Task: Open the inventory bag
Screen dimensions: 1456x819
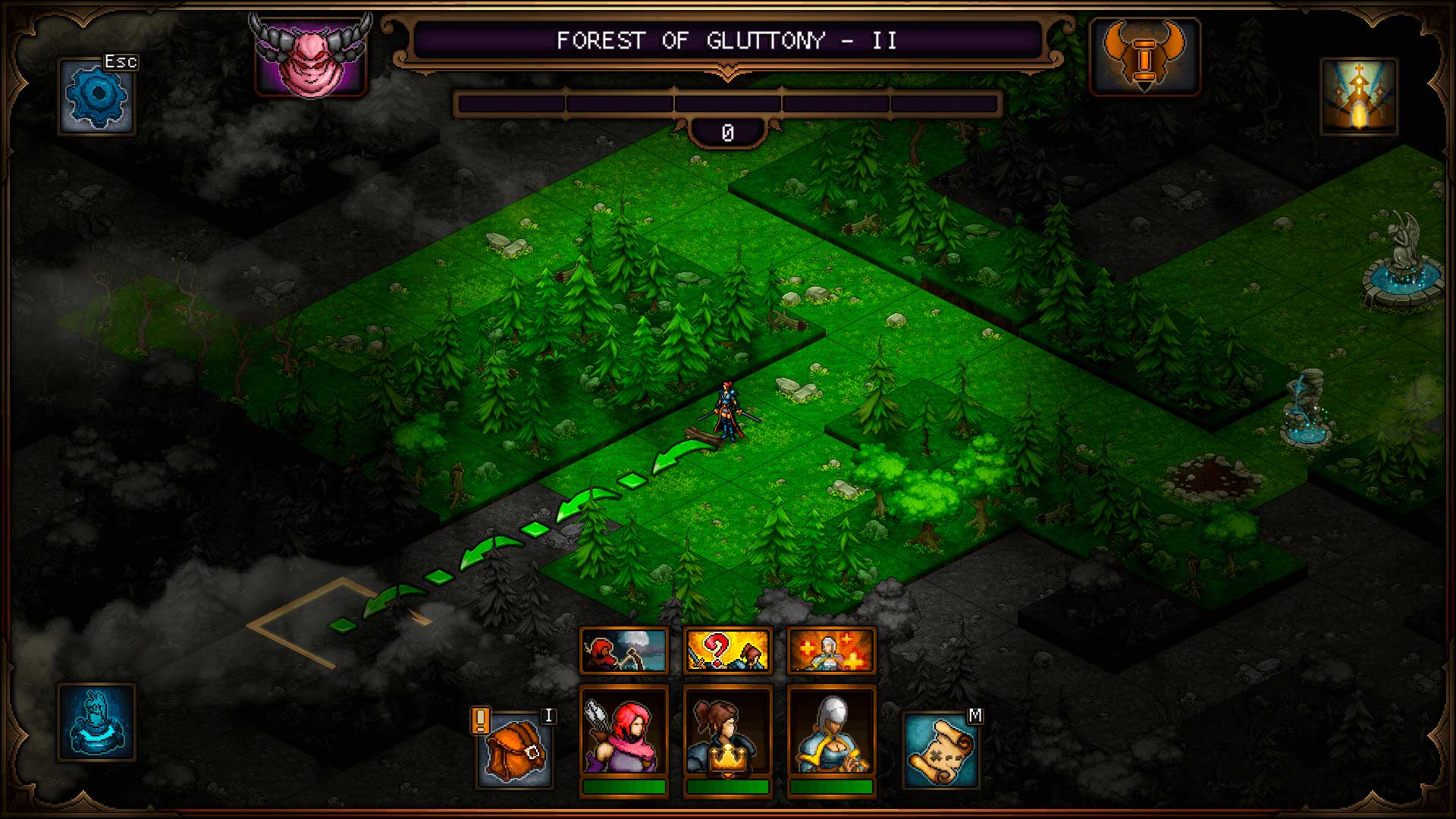Action: click(x=514, y=749)
